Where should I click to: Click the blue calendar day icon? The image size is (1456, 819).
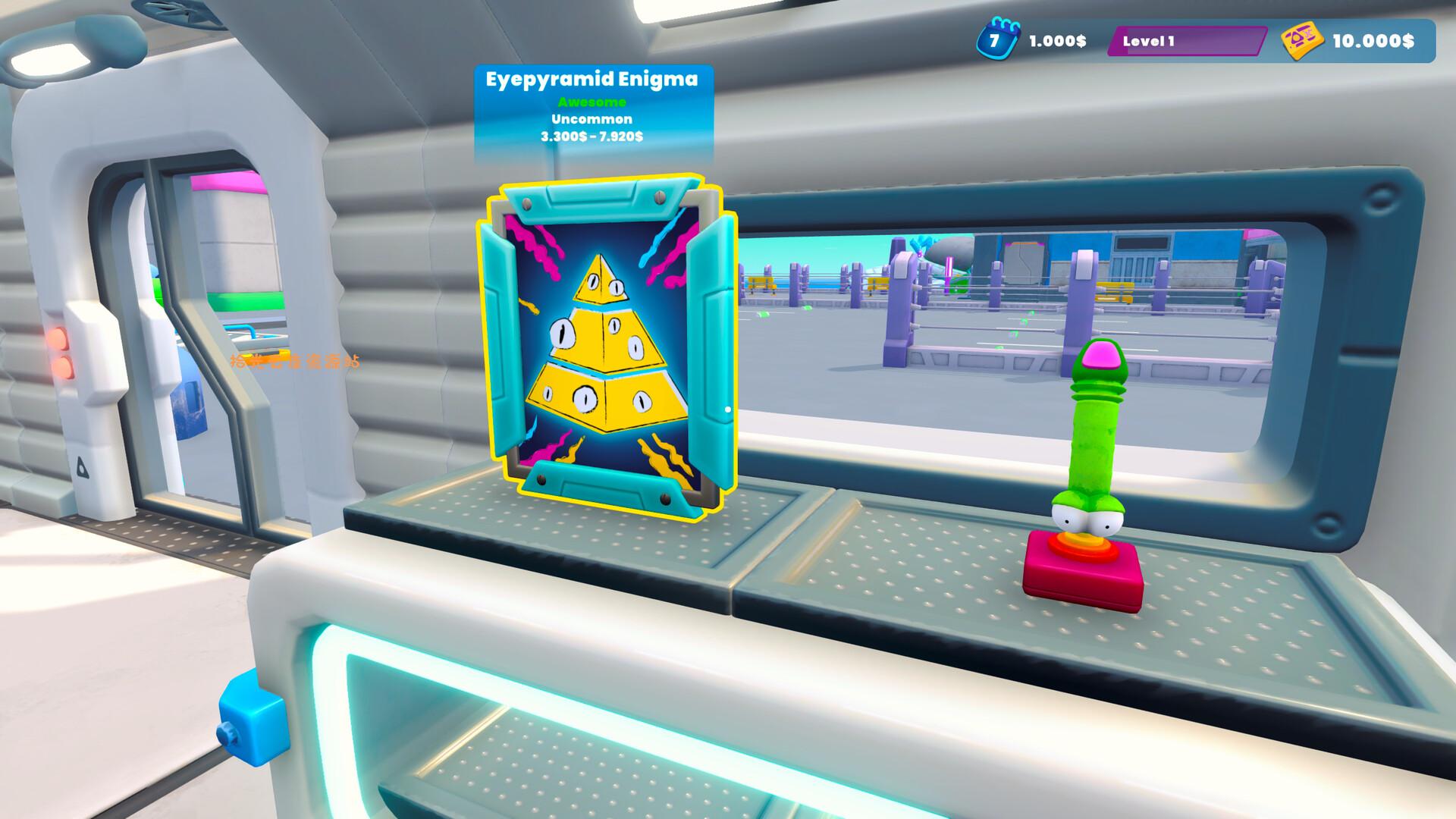click(x=993, y=39)
